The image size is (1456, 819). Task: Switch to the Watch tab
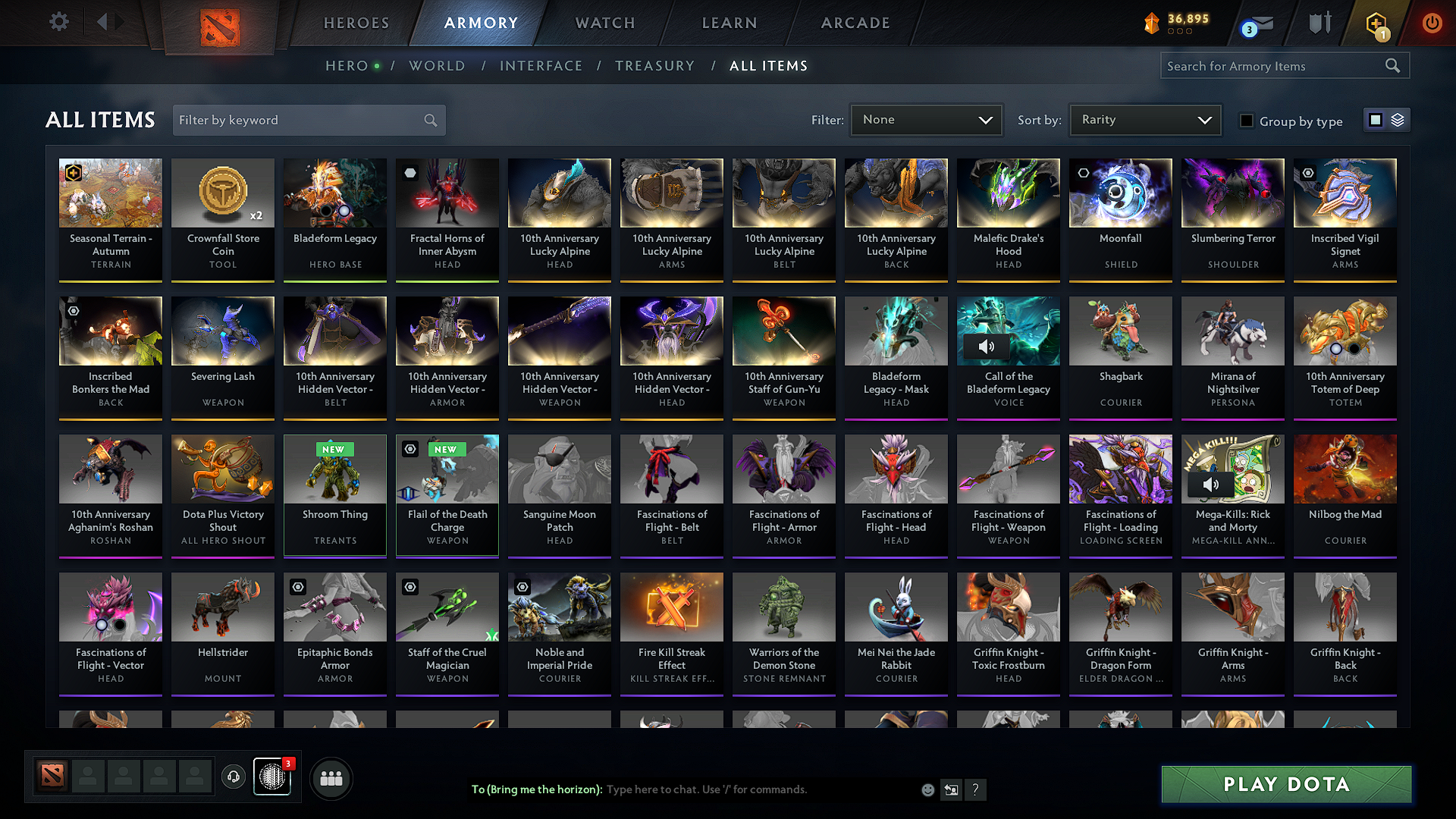click(604, 23)
